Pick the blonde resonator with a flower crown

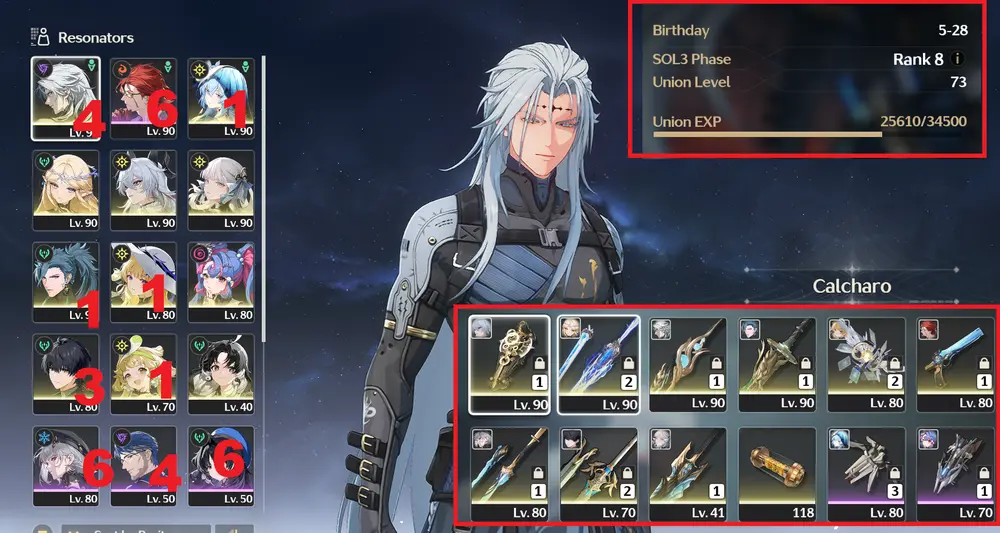click(x=66, y=190)
